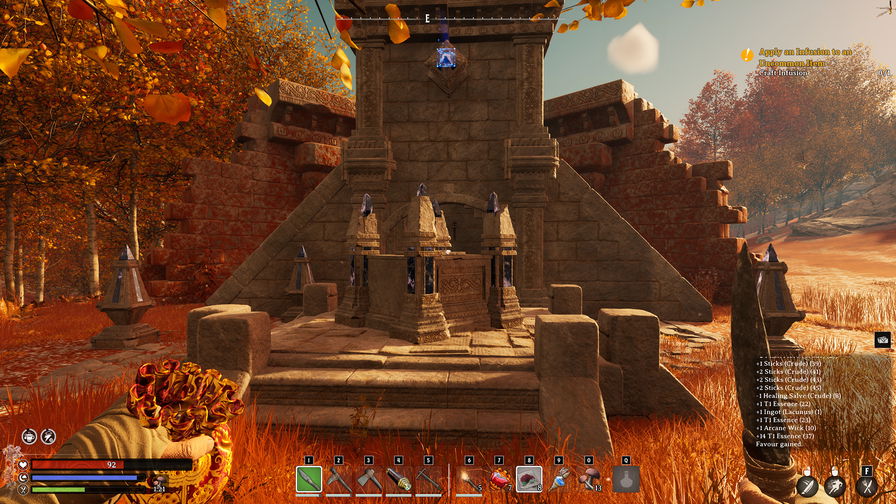Use the red food item in slot 7

[x=499, y=480]
